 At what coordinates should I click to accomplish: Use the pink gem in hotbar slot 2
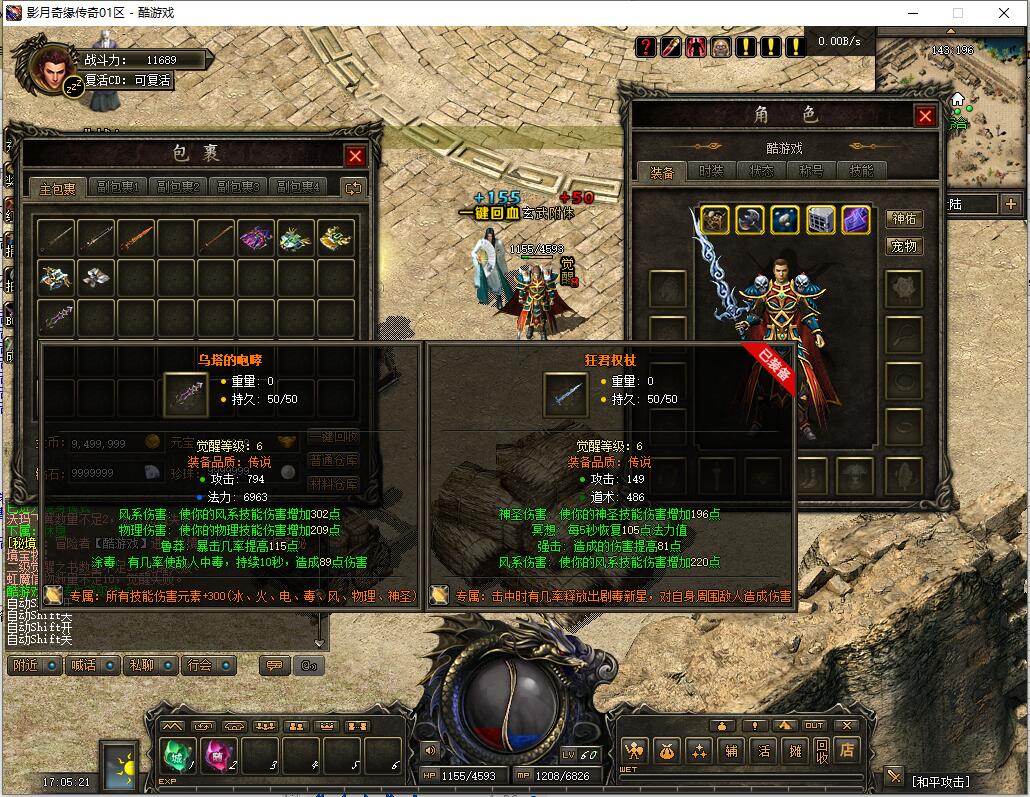pyautogui.click(x=219, y=755)
